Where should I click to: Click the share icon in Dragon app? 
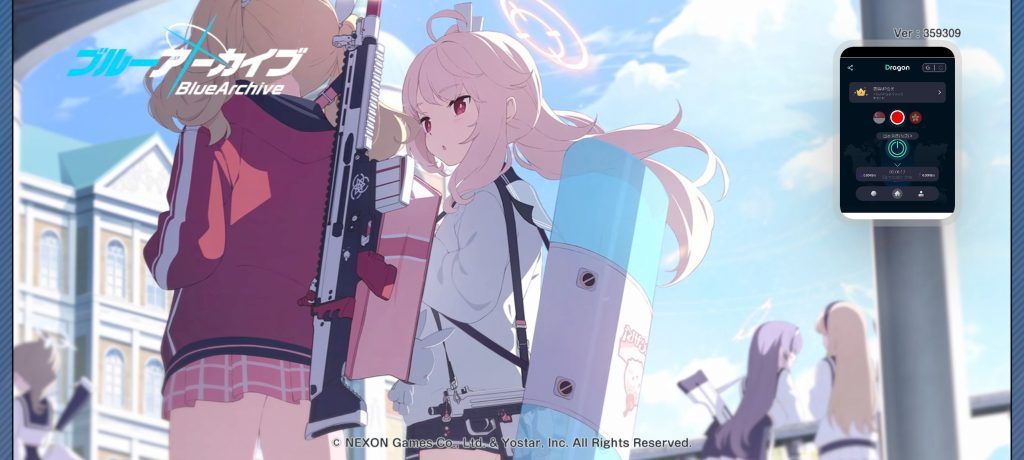point(850,68)
